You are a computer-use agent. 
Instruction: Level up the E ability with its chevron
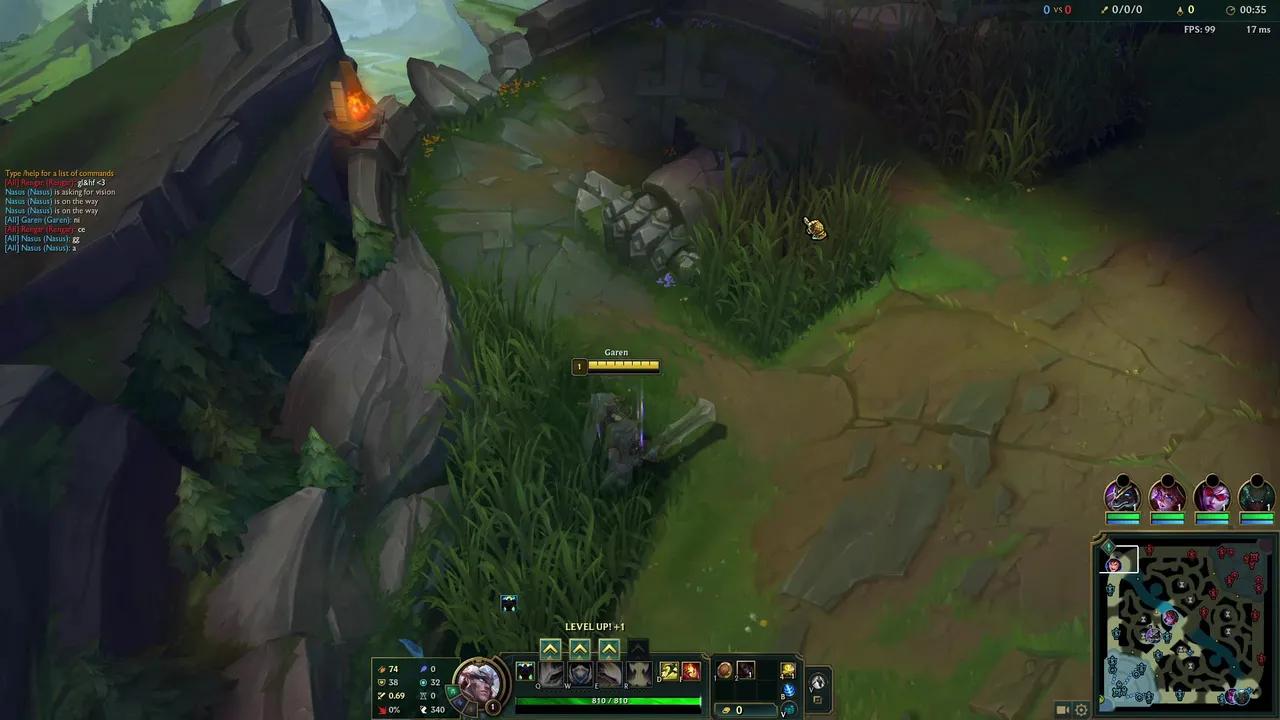pyautogui.click(x=608, y=648)
